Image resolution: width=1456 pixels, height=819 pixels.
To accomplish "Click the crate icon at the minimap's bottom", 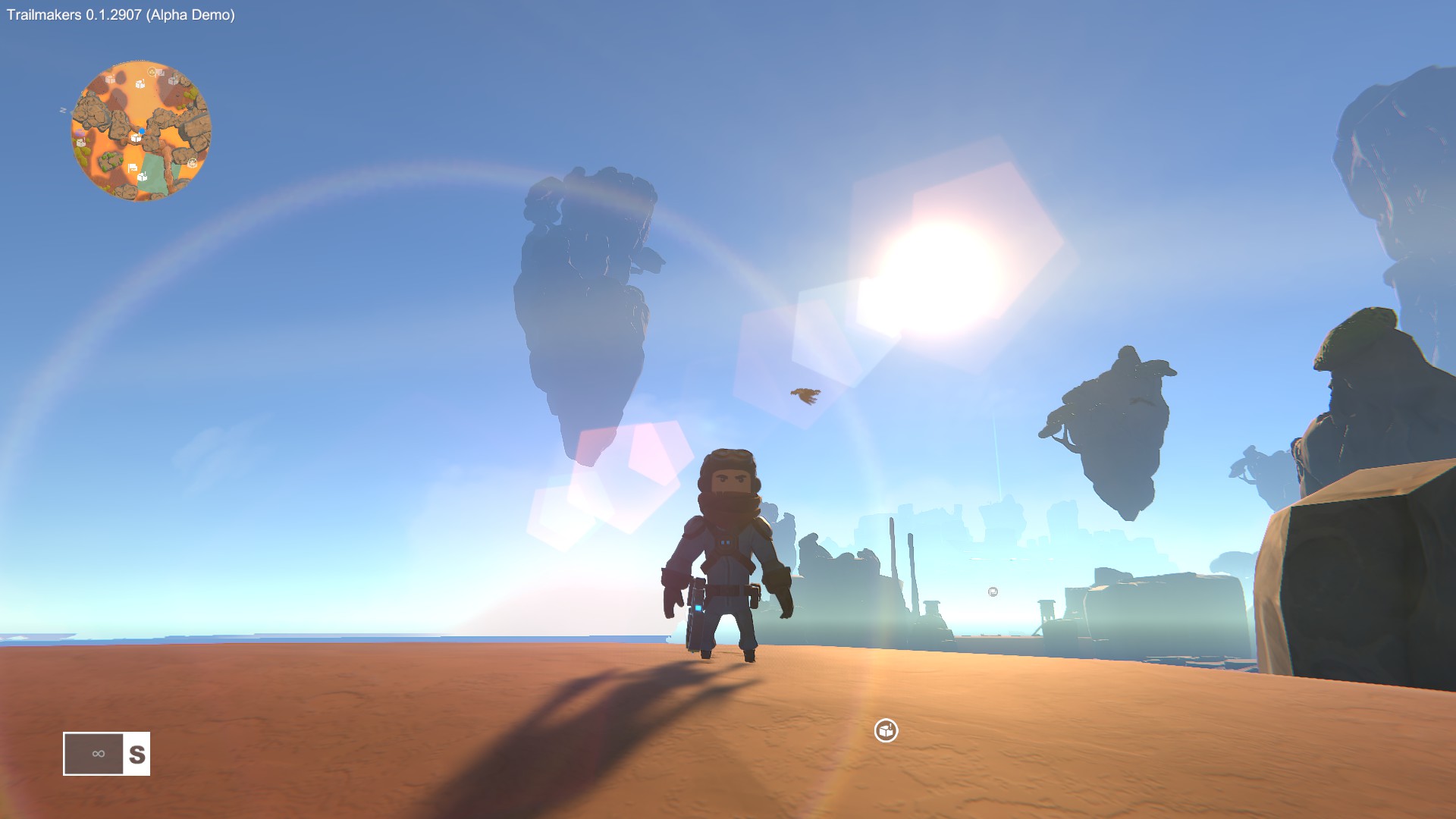I will point(142,177).
